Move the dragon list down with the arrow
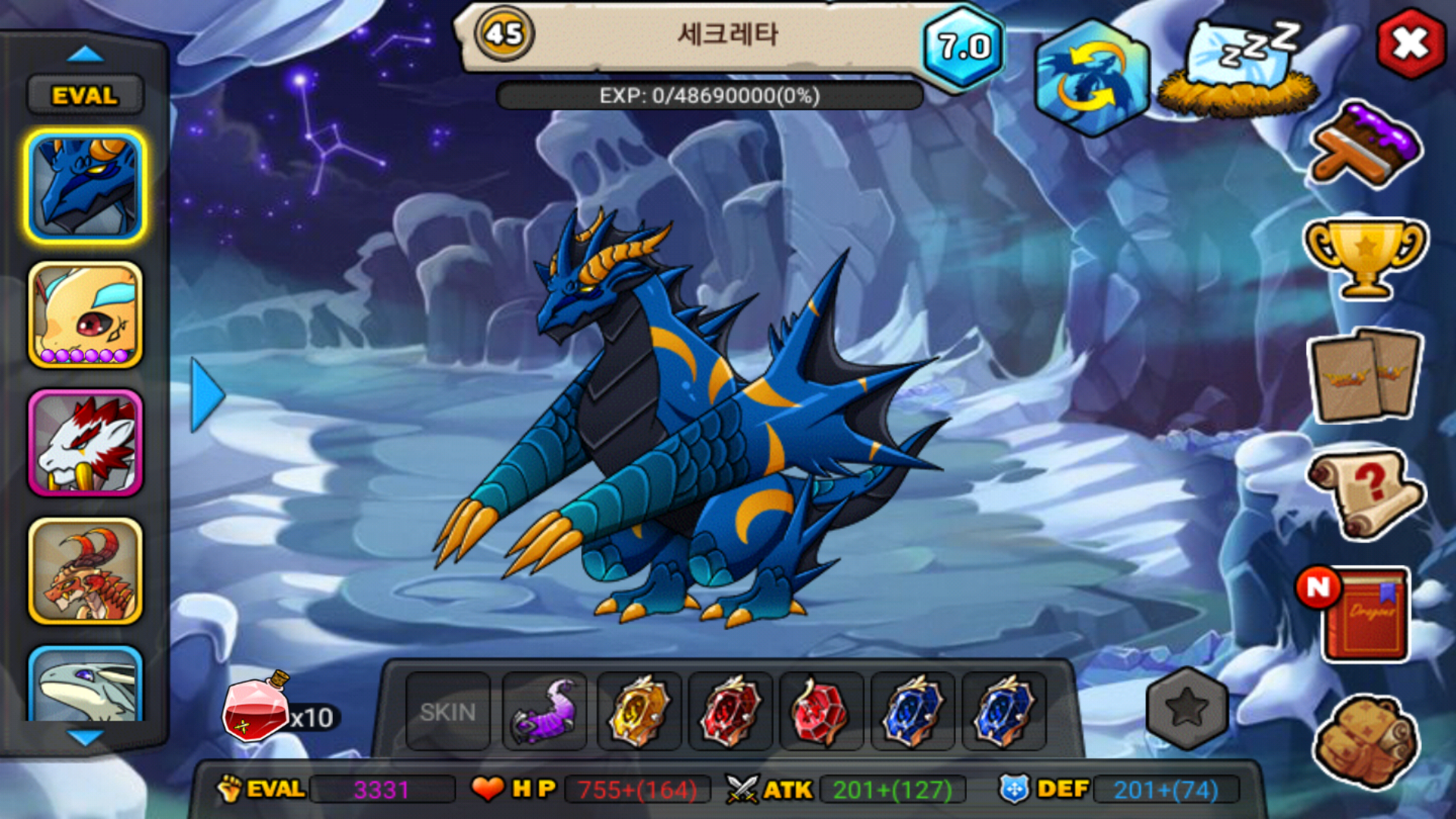Image resolution: width=1456 pixels, height=819 pixels. point(85,737)
